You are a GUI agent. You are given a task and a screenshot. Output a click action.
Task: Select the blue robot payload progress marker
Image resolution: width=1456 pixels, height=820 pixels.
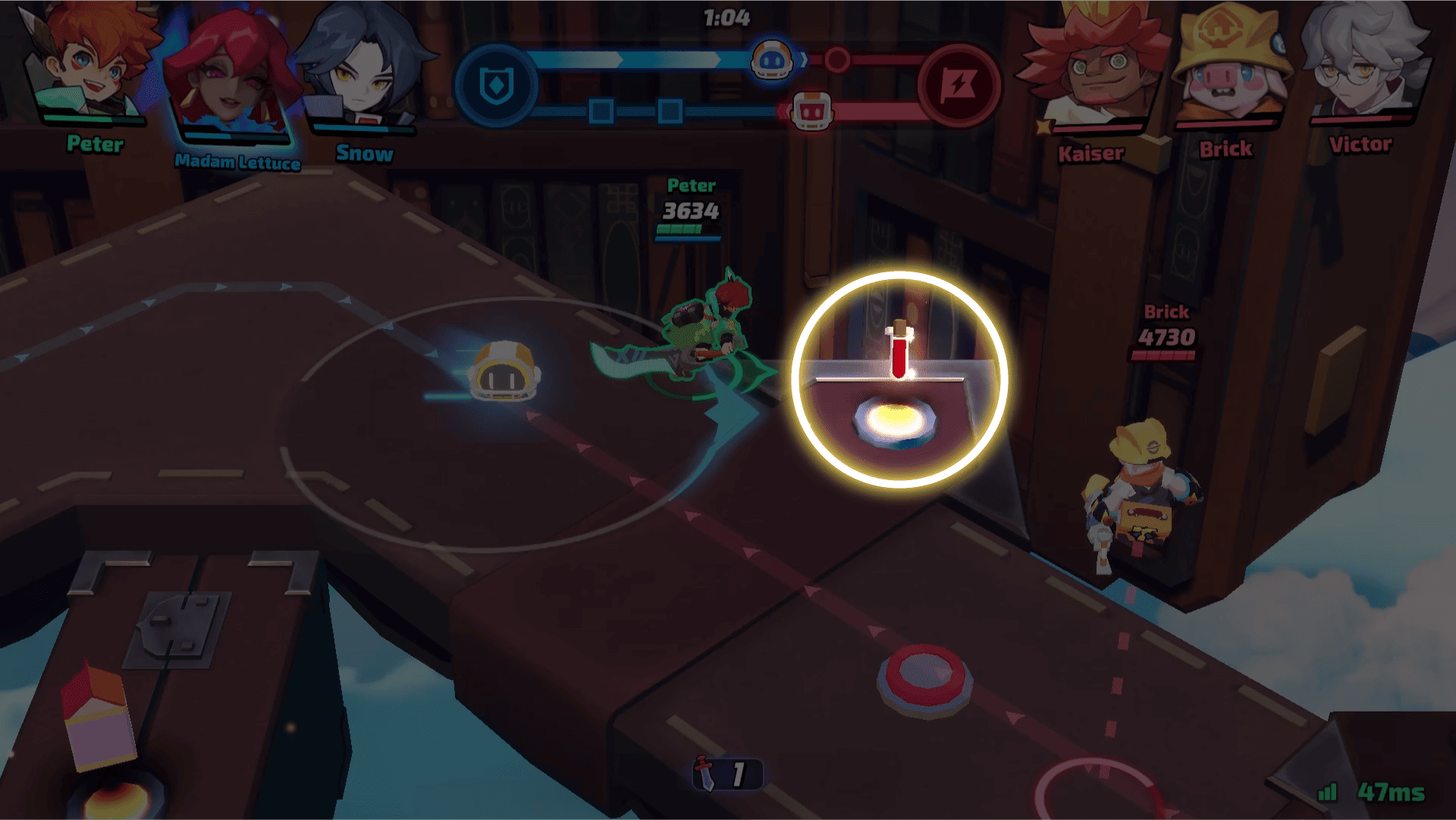[x=772, y=59]
